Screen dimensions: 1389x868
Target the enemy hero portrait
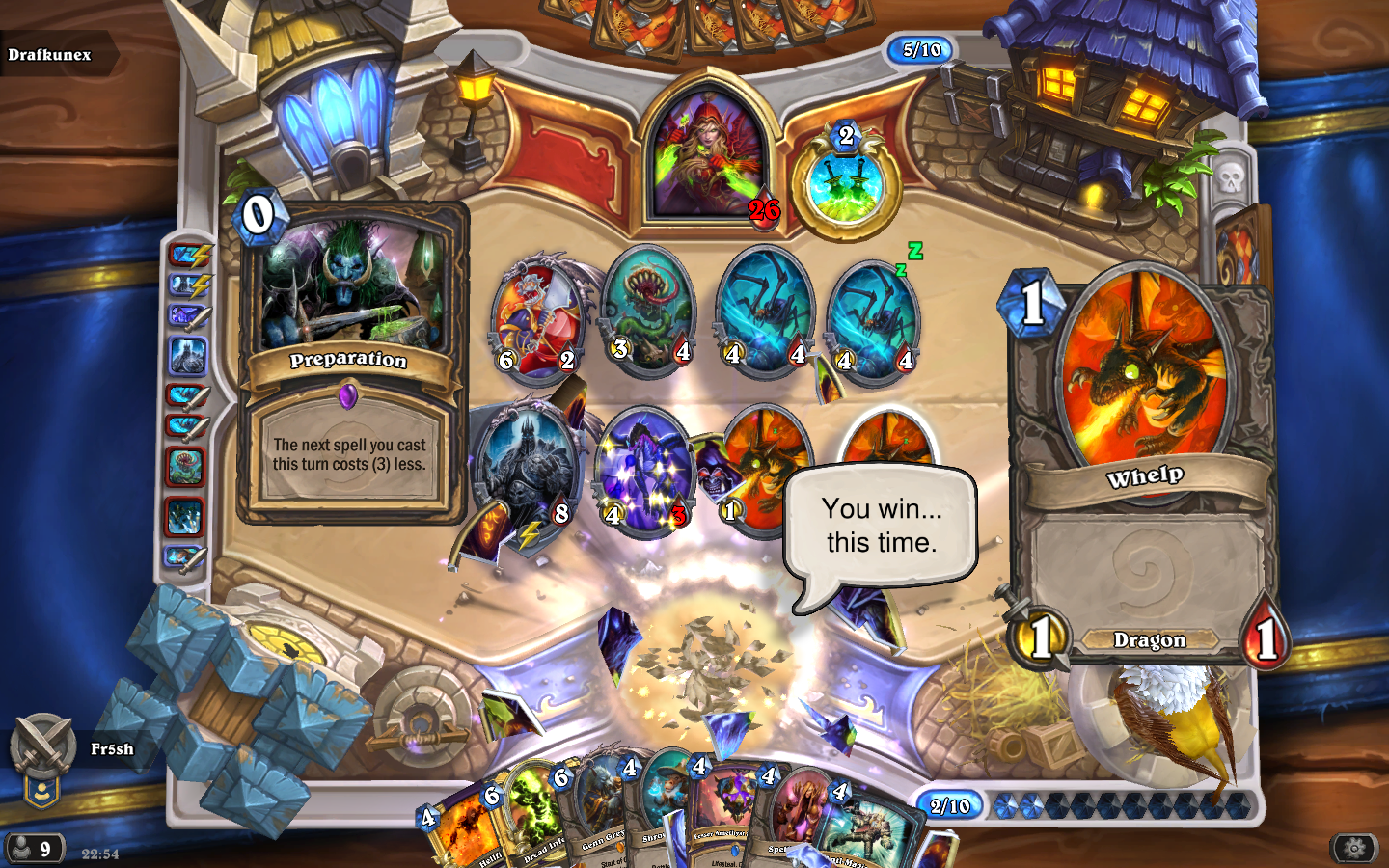point(709,154)
